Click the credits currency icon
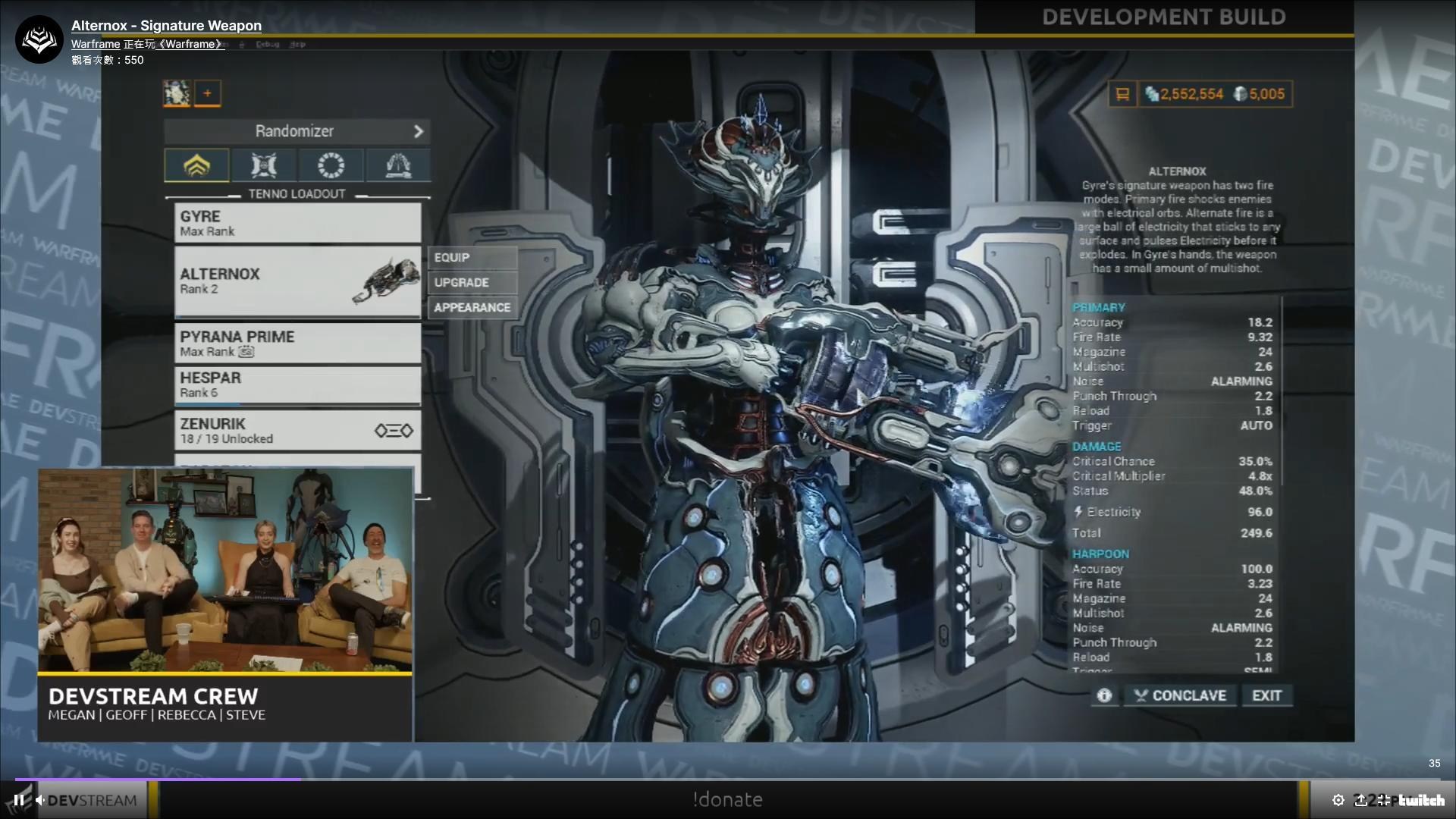1456x819 pixels. [1152, 94]
